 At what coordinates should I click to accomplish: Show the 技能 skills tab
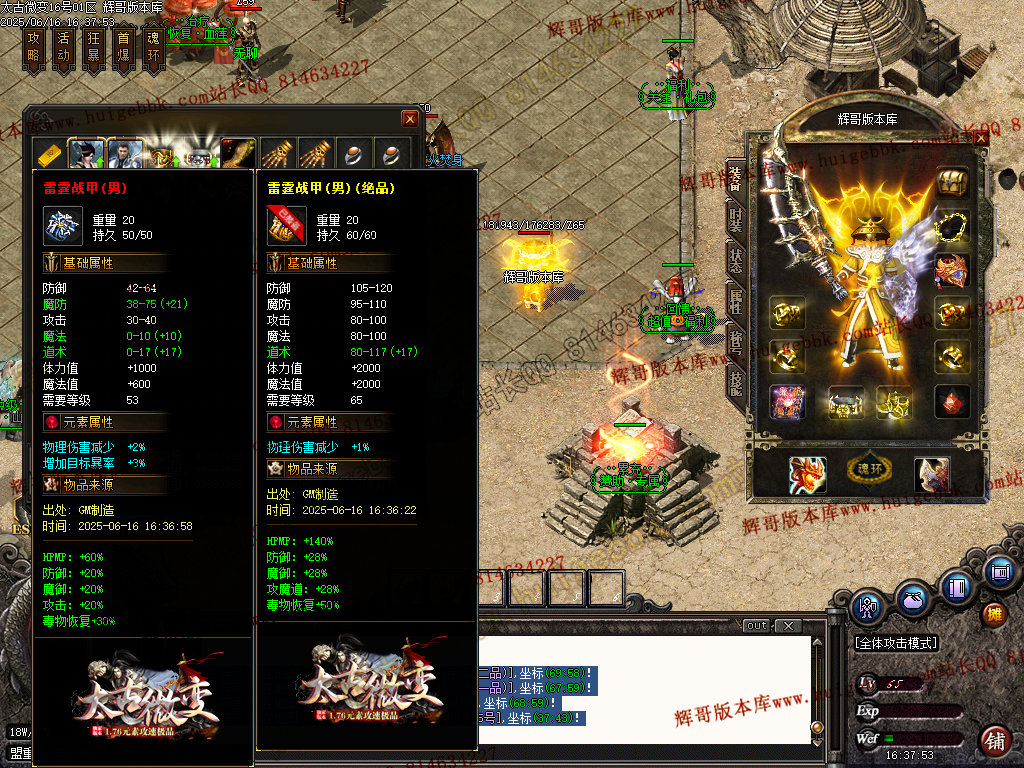click(735, 383)
